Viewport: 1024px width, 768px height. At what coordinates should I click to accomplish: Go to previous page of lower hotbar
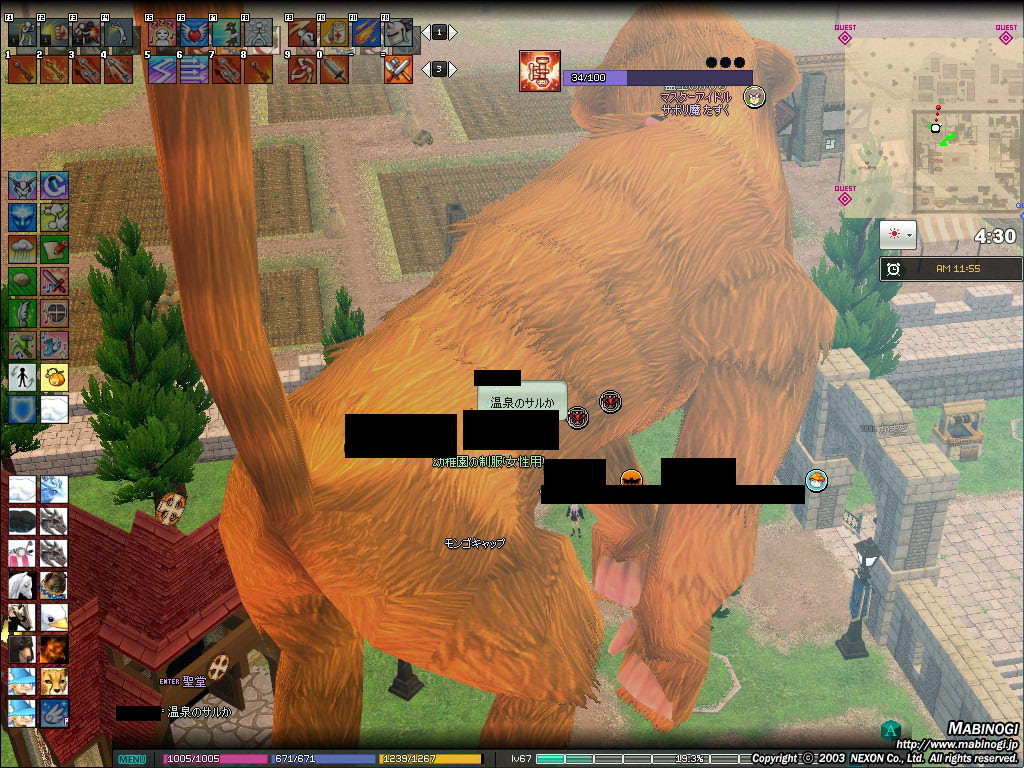(x=425, y=69)
